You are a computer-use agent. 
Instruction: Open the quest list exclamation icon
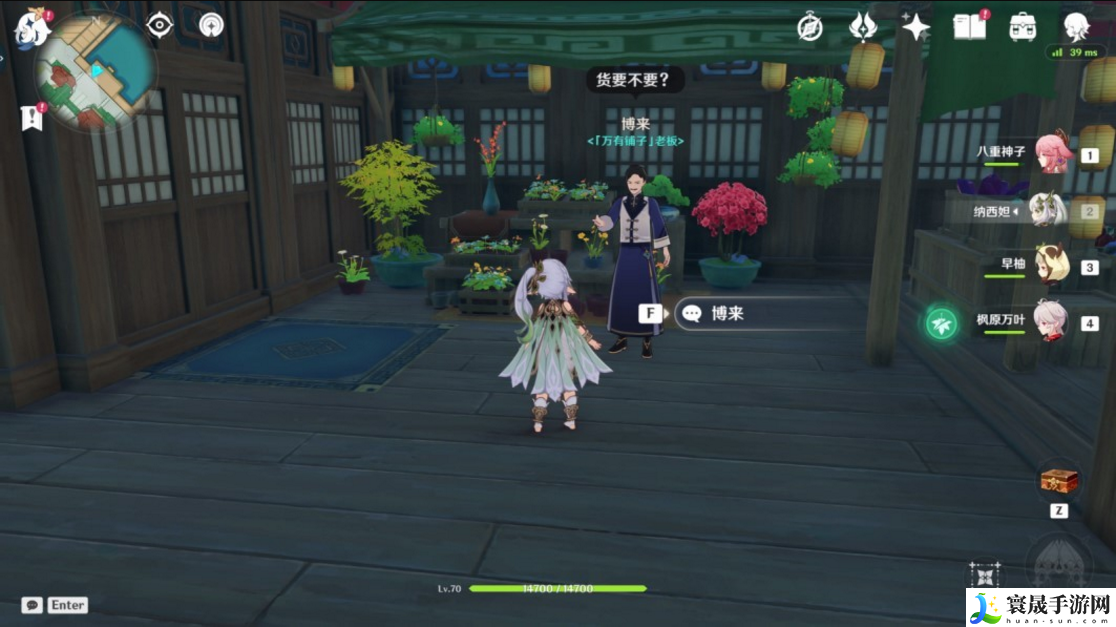[x=31, y=117]
